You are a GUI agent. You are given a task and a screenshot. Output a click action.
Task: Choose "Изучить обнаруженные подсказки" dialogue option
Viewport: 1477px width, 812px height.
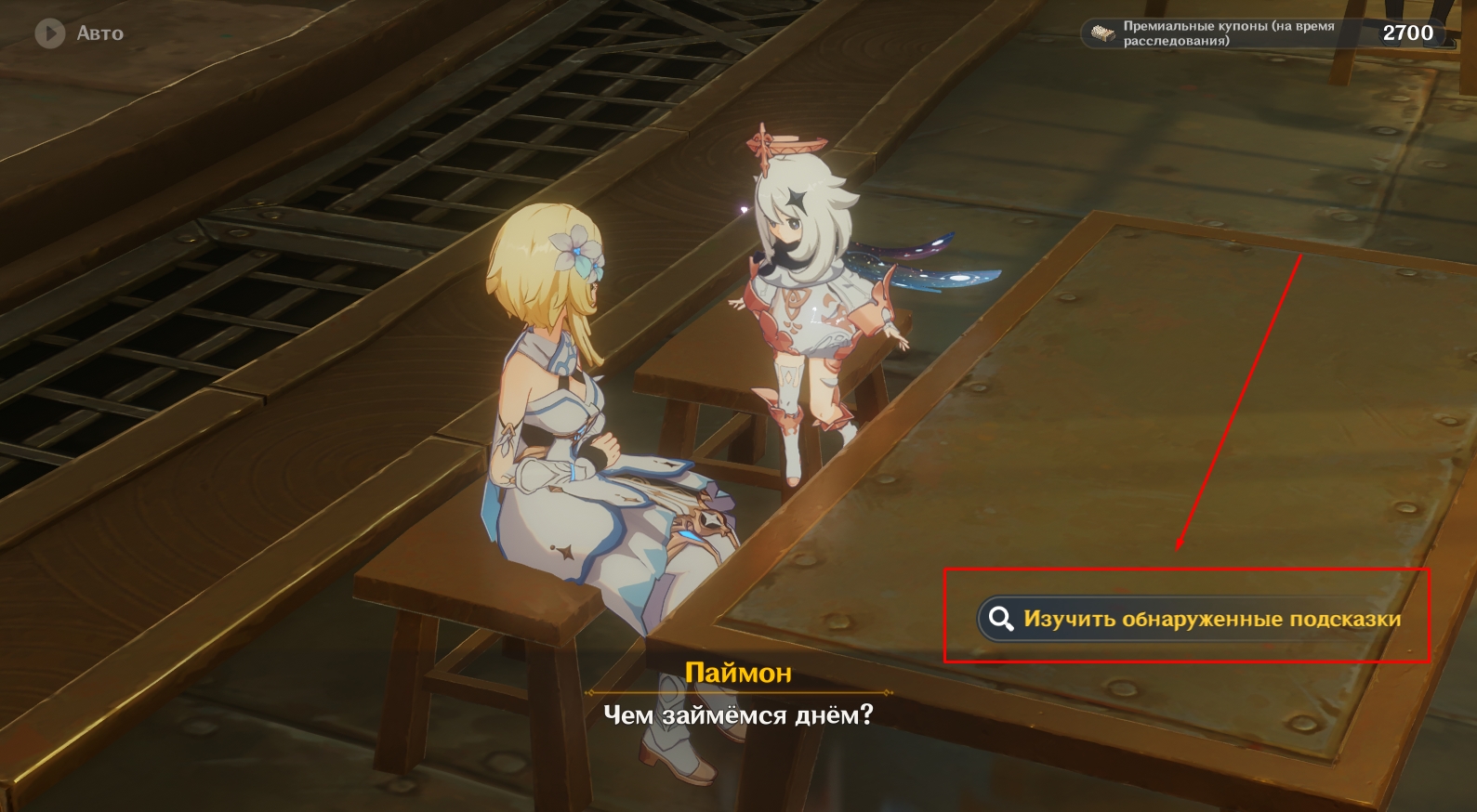1193,619
